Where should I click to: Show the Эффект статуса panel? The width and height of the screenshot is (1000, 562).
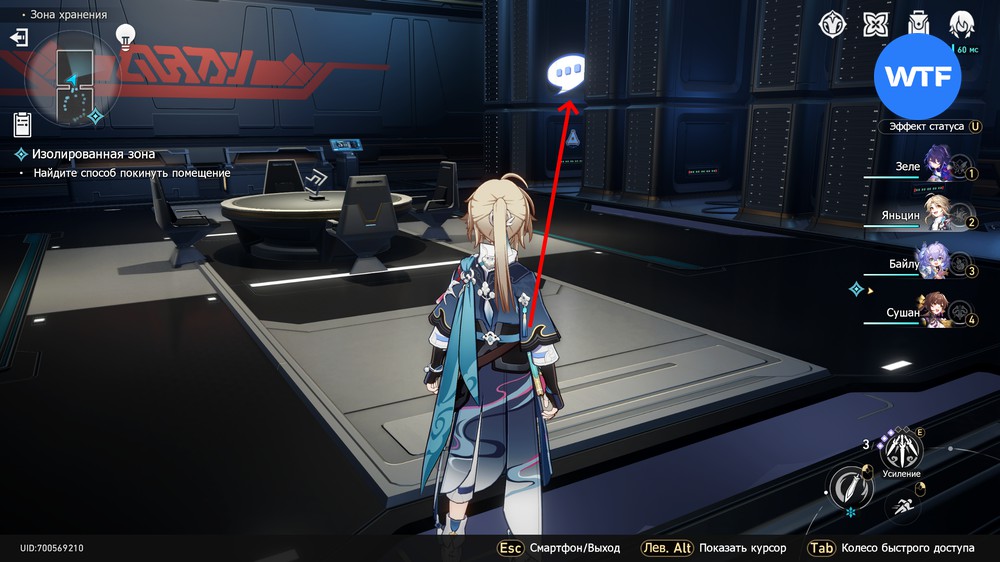click(x=926, y=127)
